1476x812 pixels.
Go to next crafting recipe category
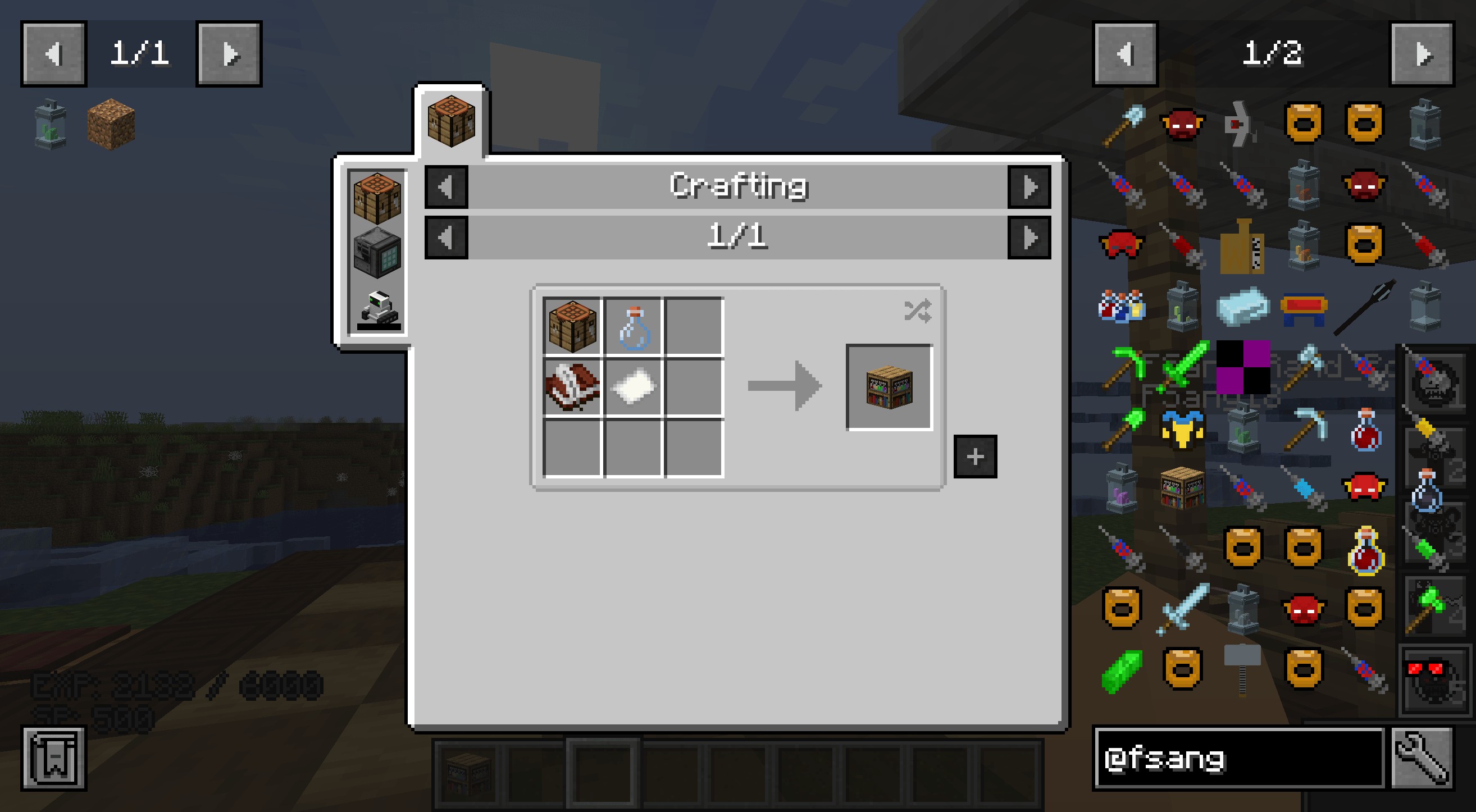pyautogui.click(x=1029, y=187)
